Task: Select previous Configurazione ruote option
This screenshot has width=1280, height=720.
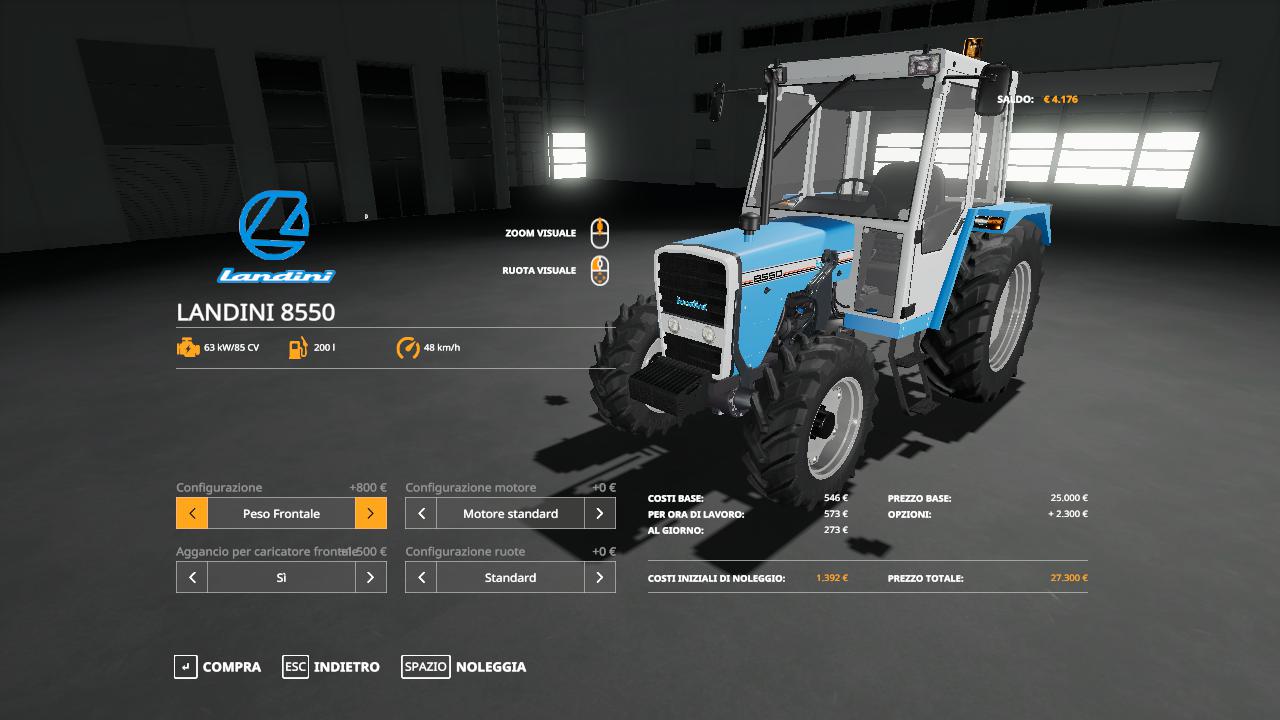Action: [x=421, y=578]
